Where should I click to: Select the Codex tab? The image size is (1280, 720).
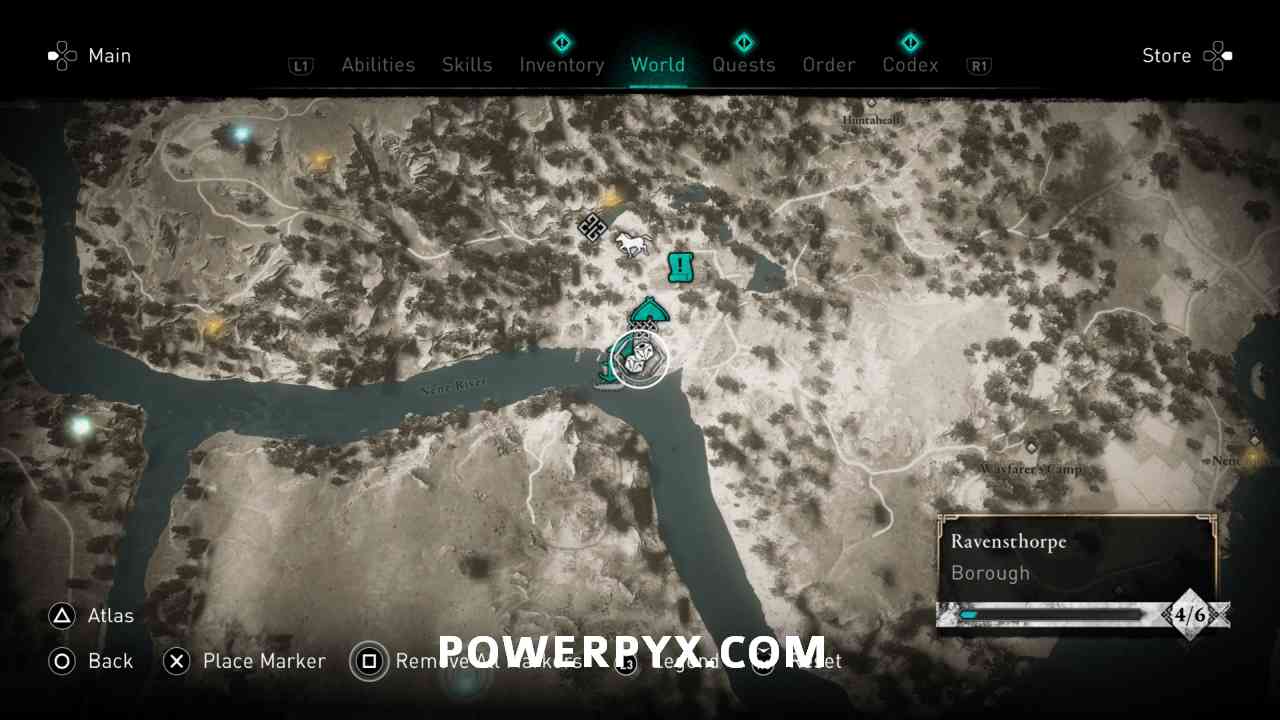(x=910, y=65)
